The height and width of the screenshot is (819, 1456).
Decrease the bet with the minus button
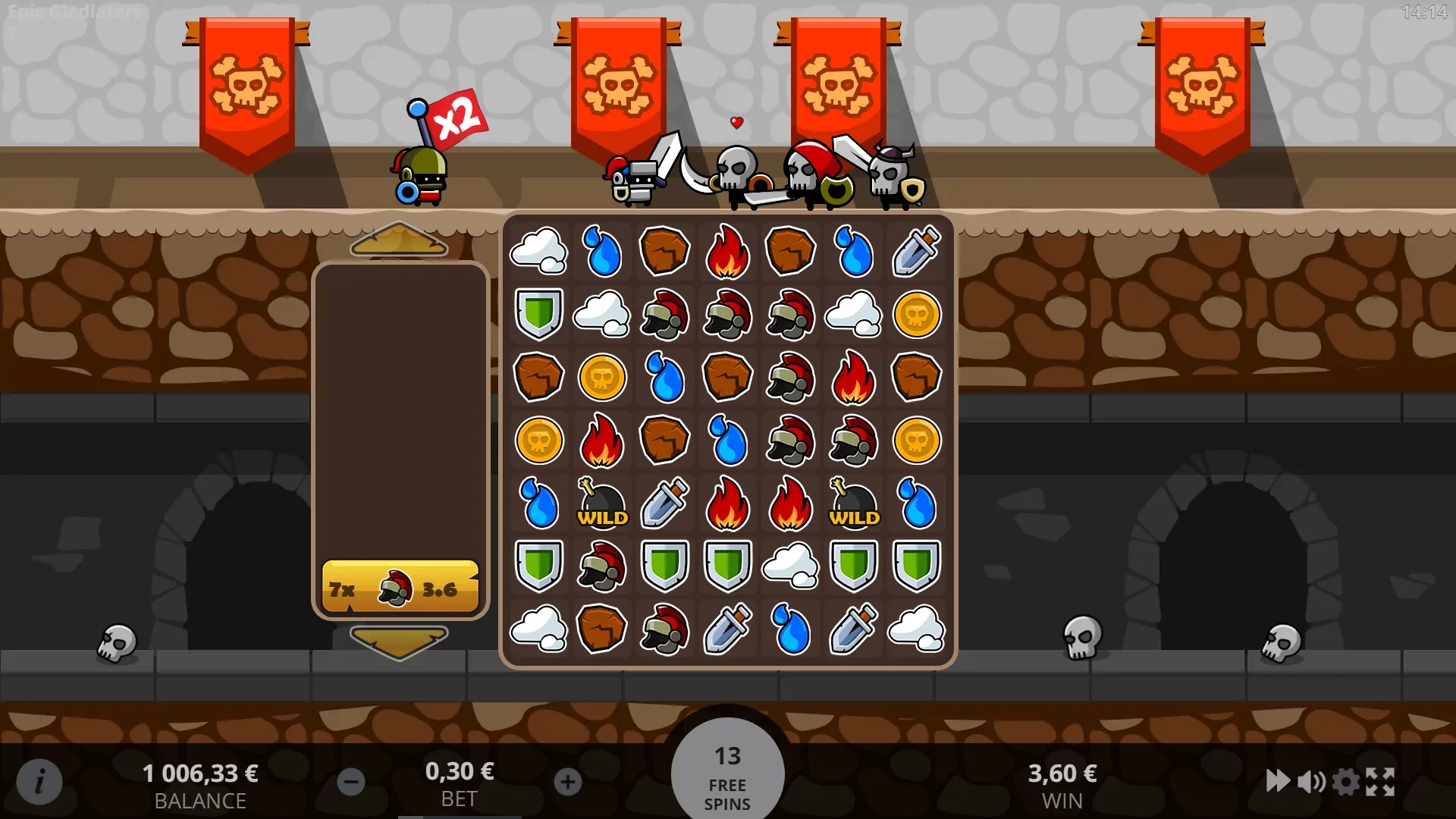click(x=351, y=781)
